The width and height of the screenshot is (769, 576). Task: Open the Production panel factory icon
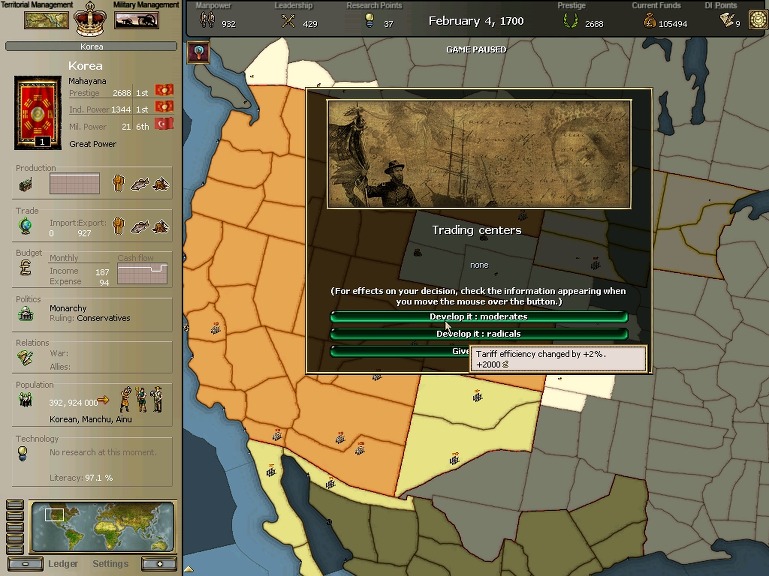pyautogui.click(x=27, y=184)
